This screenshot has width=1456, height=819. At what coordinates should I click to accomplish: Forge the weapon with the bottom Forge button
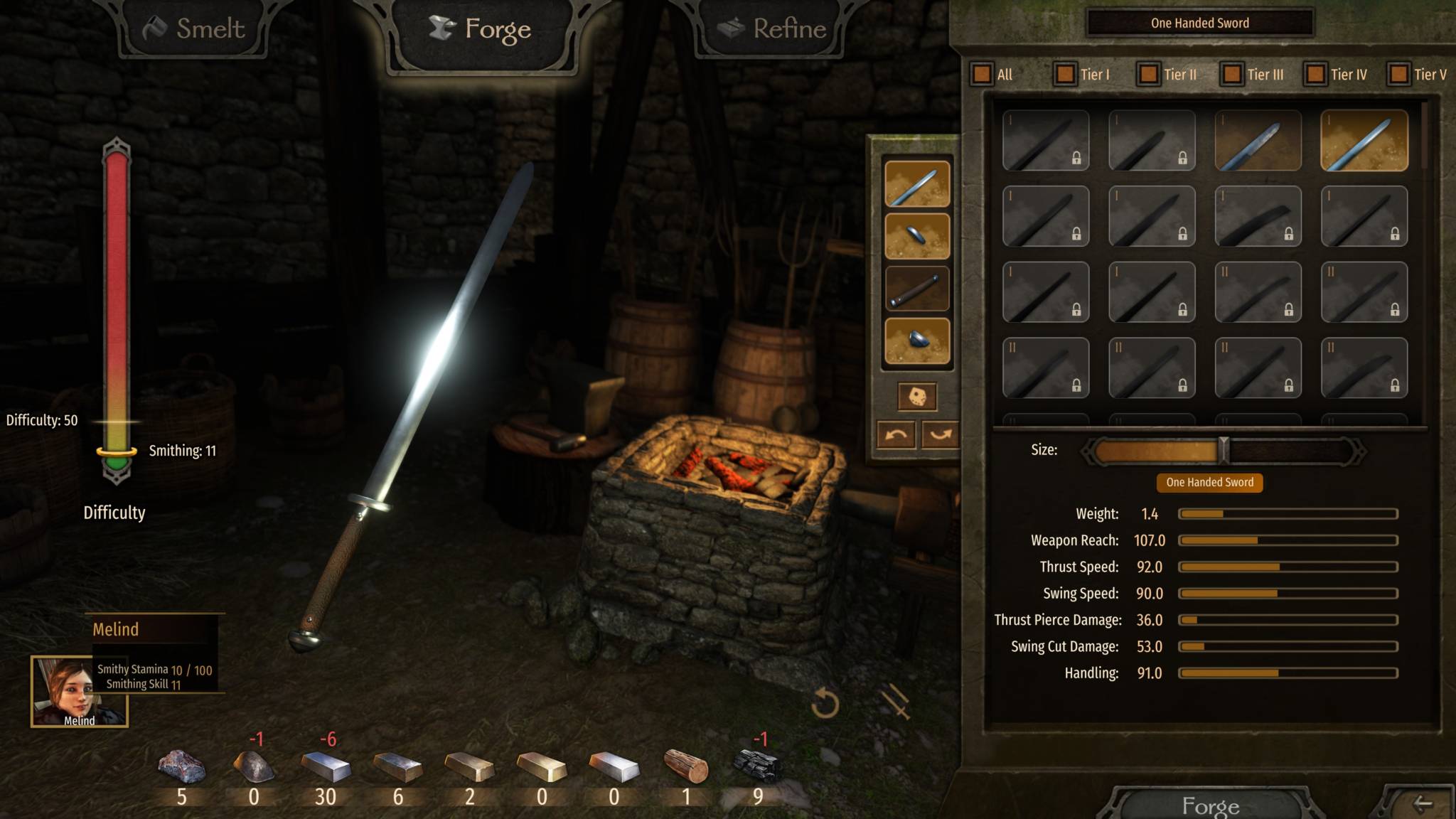tap(1210, 805)
